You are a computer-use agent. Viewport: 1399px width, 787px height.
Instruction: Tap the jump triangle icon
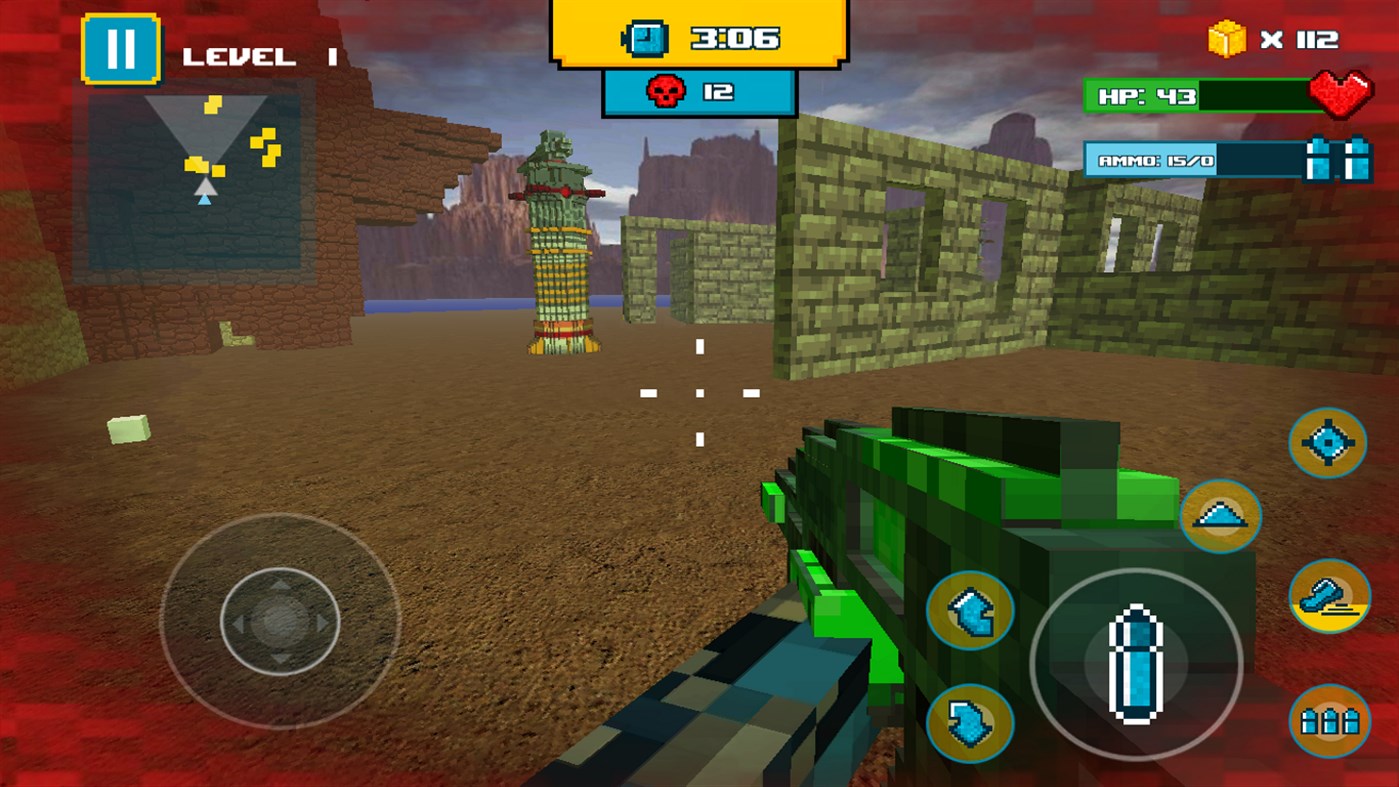pyautogui.click(x=1221, y=518)
